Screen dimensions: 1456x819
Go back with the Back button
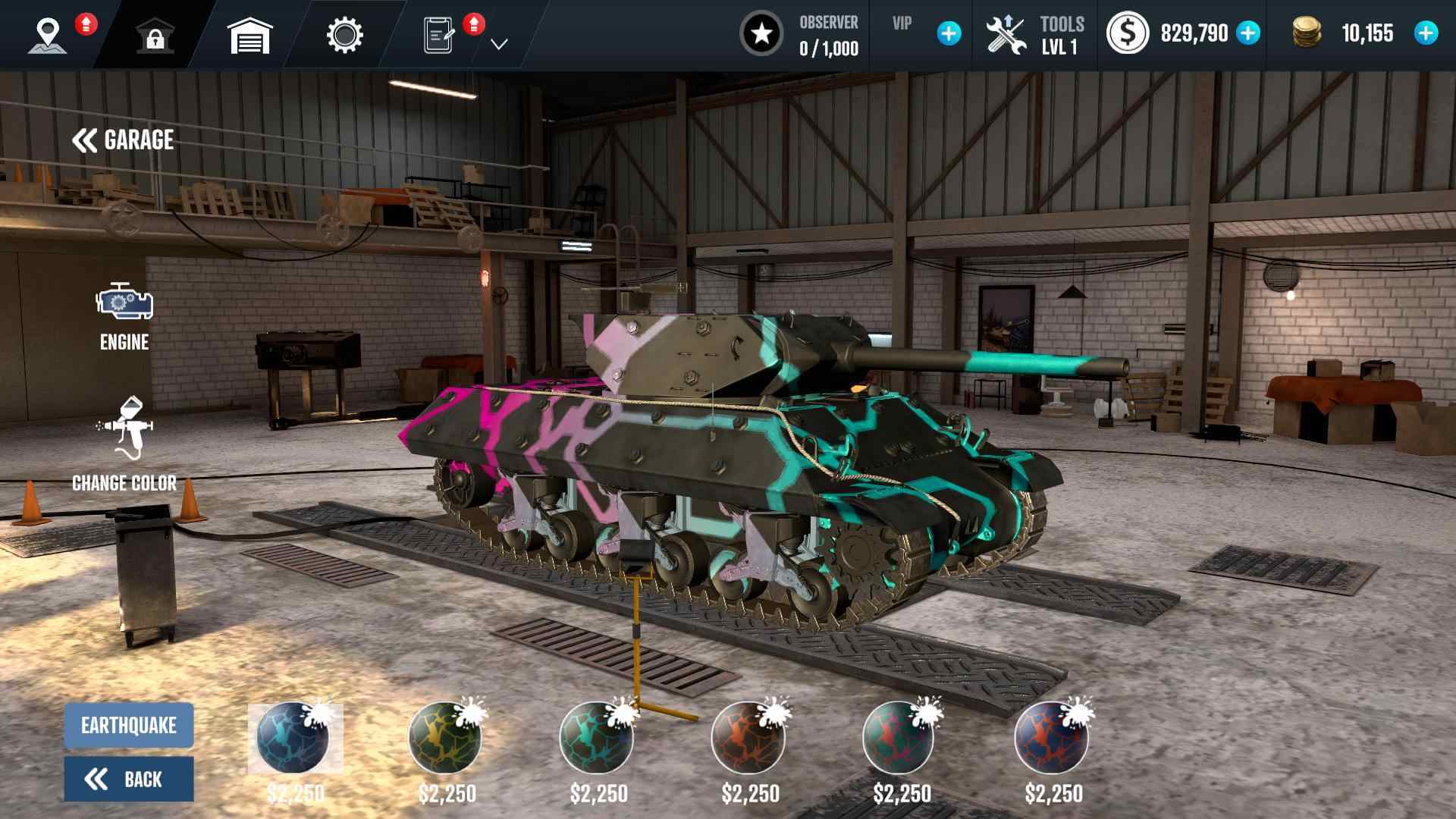click(x=129, y=779)
